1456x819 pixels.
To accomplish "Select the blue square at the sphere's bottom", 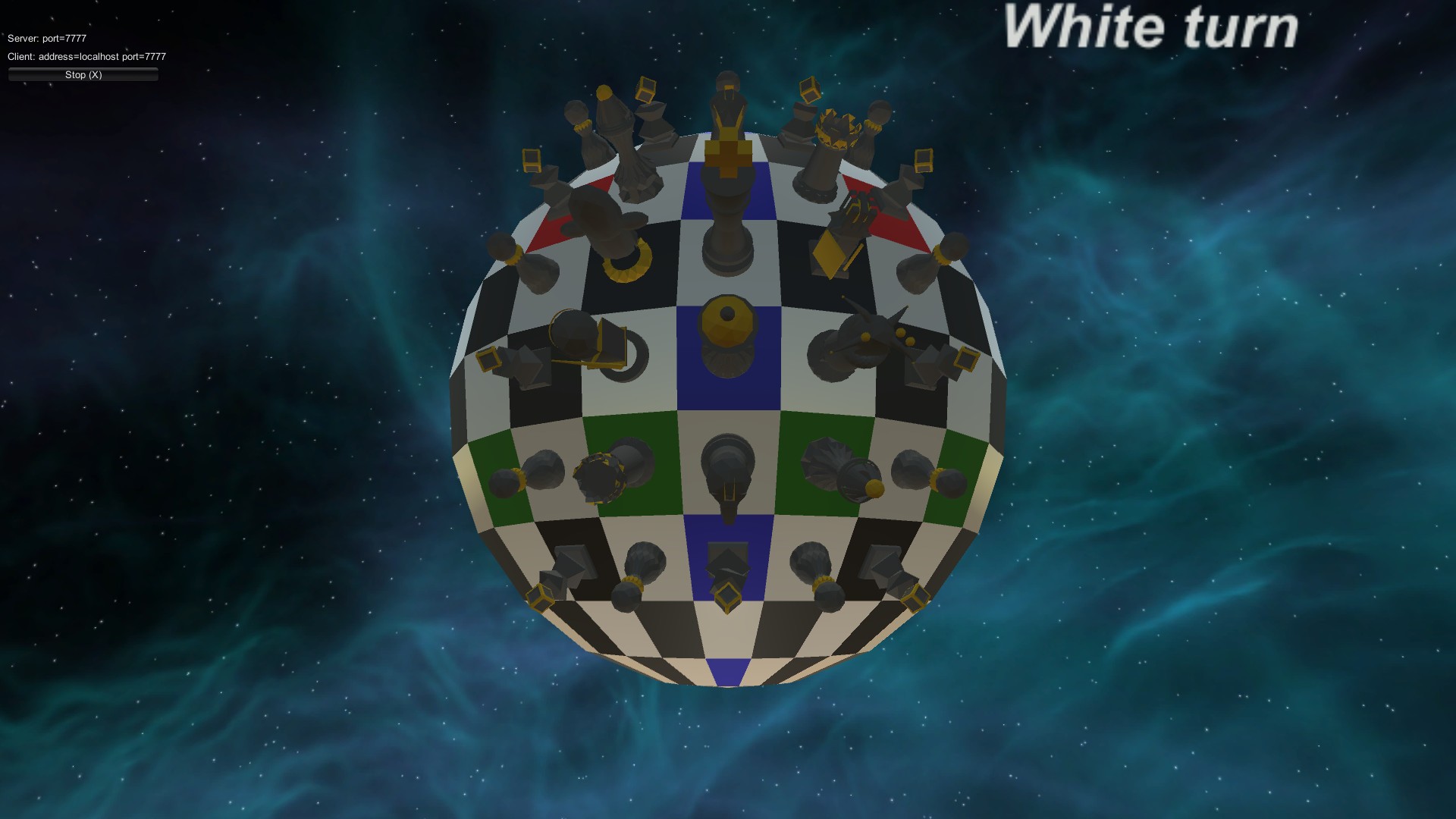I will [x=724, y=671].
